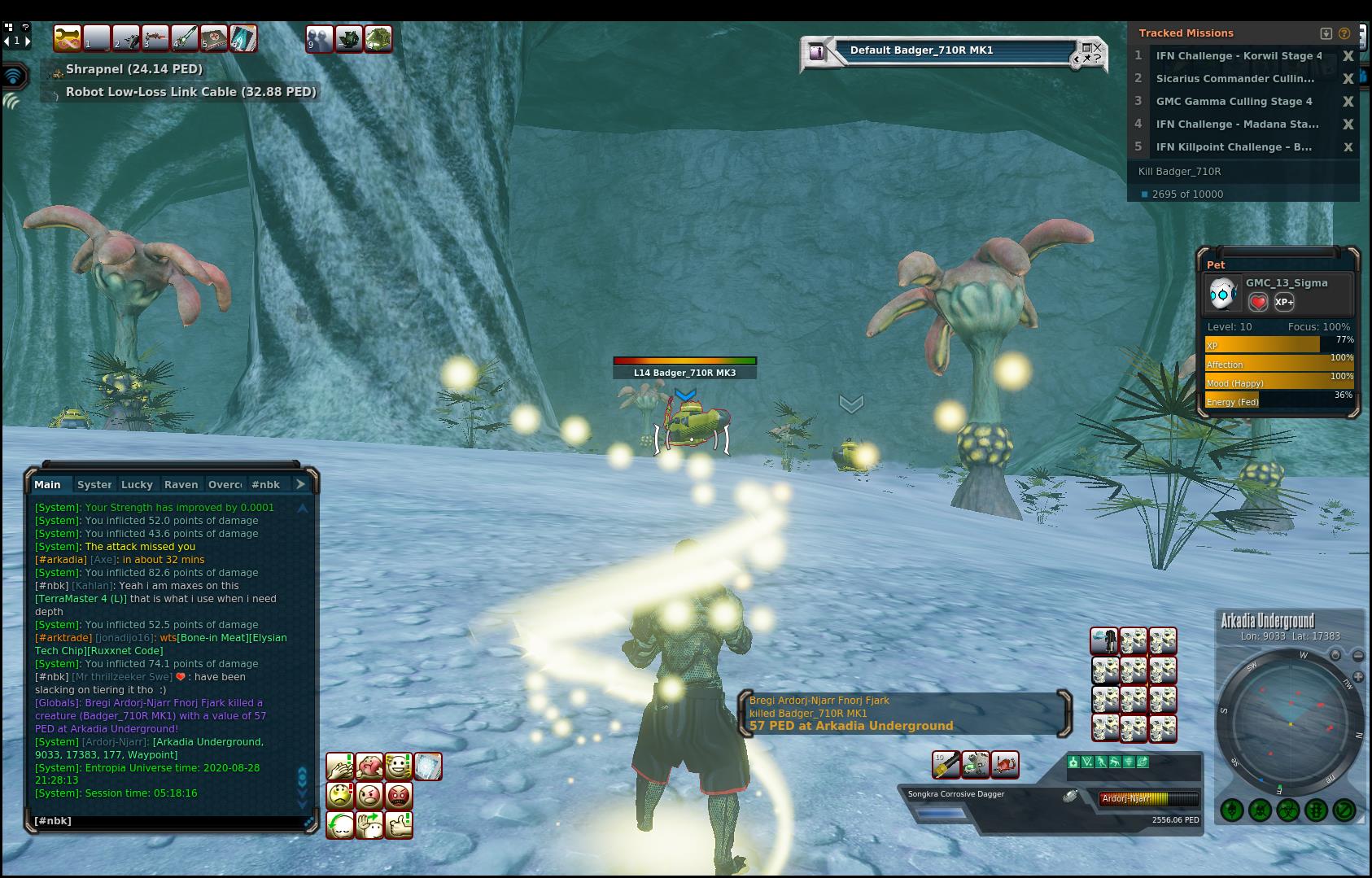Click the pet's red heart button

point(1258,302)
